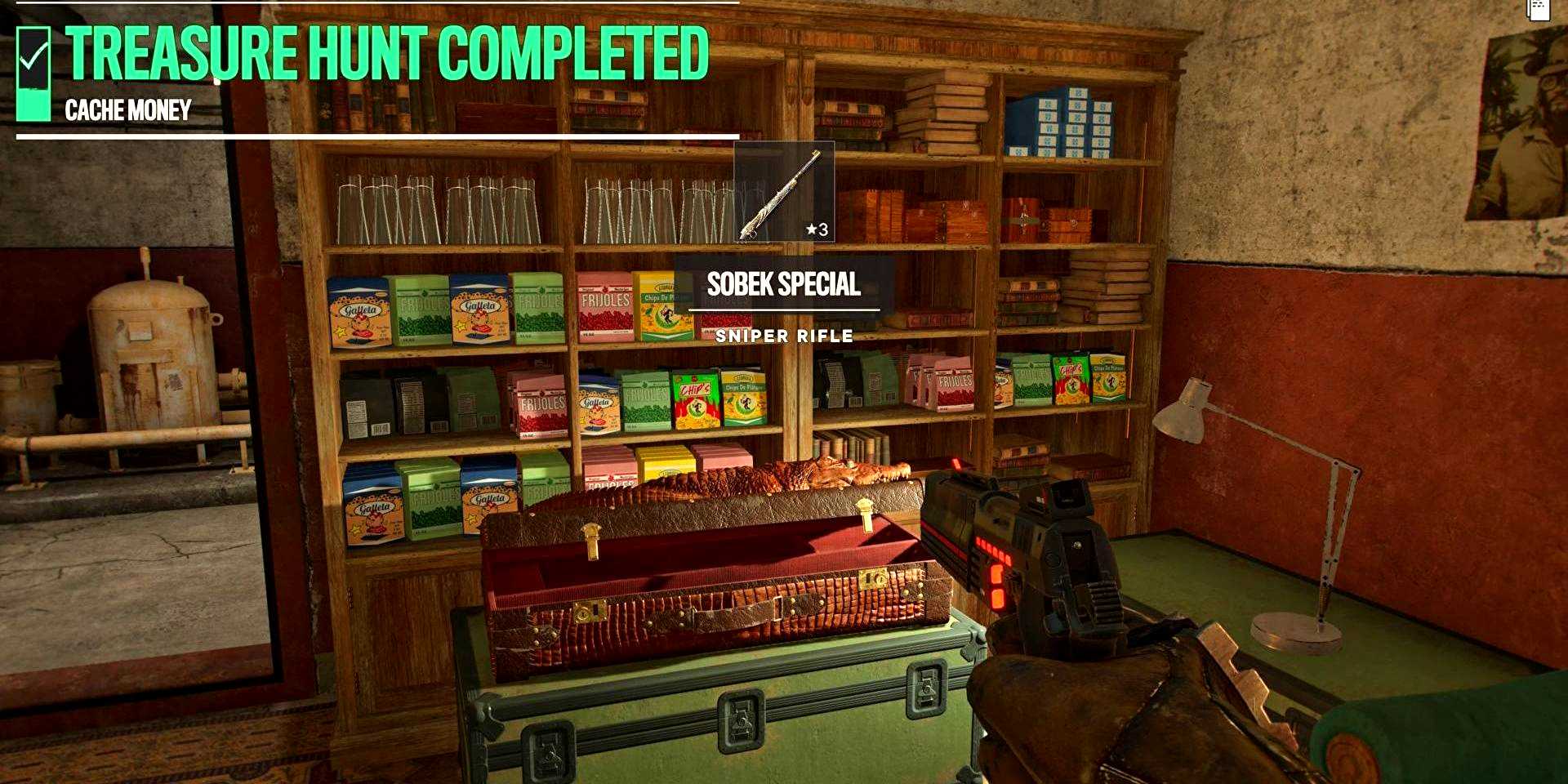This screenshot has width=1568, height=784.
Task: Open the document icon in the top corner
Action: coord(1539,9)
